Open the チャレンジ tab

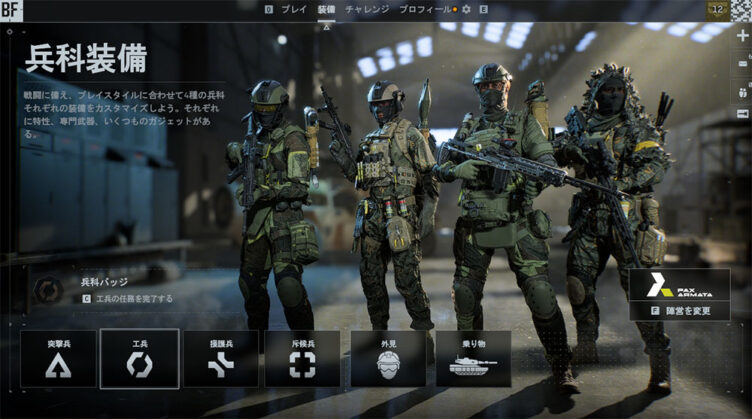coord(367,8)
